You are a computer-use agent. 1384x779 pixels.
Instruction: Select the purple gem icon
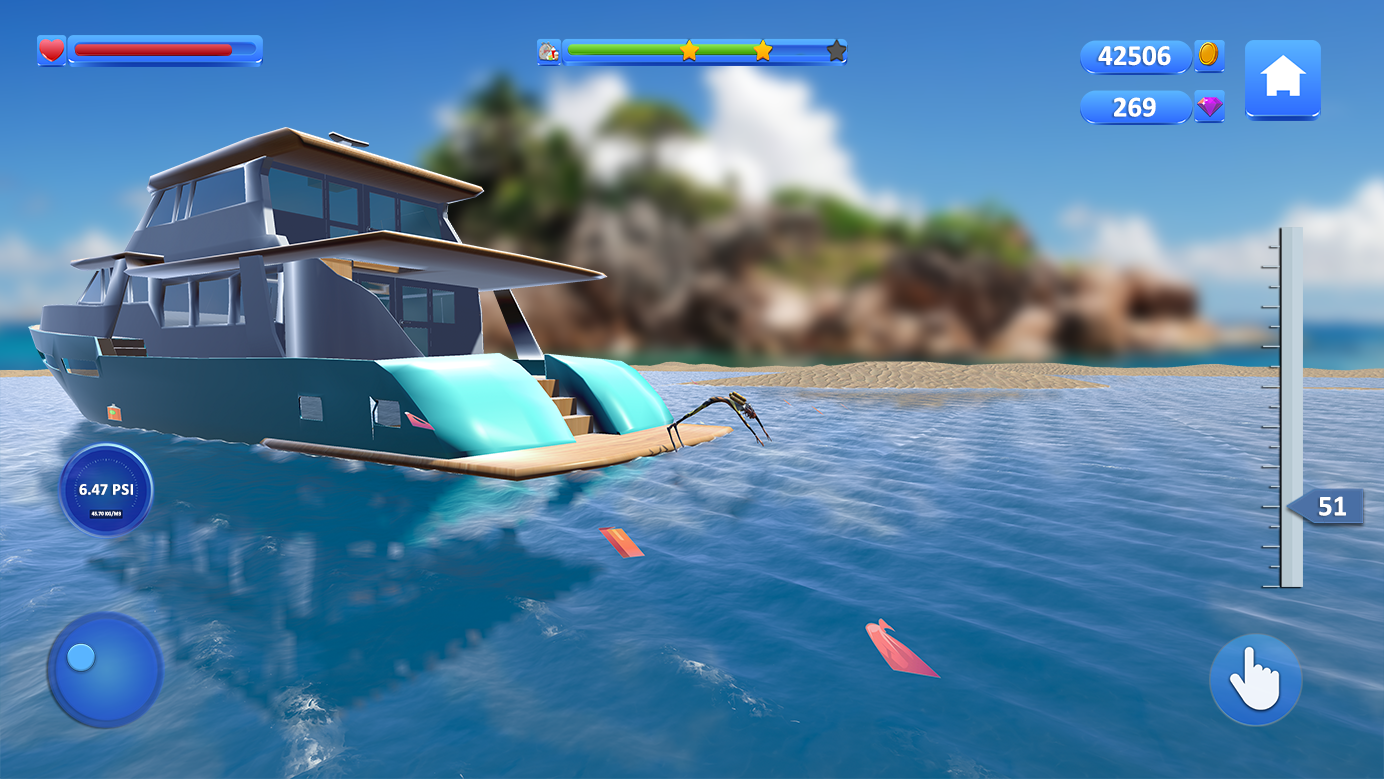(x=1209, y=107)
